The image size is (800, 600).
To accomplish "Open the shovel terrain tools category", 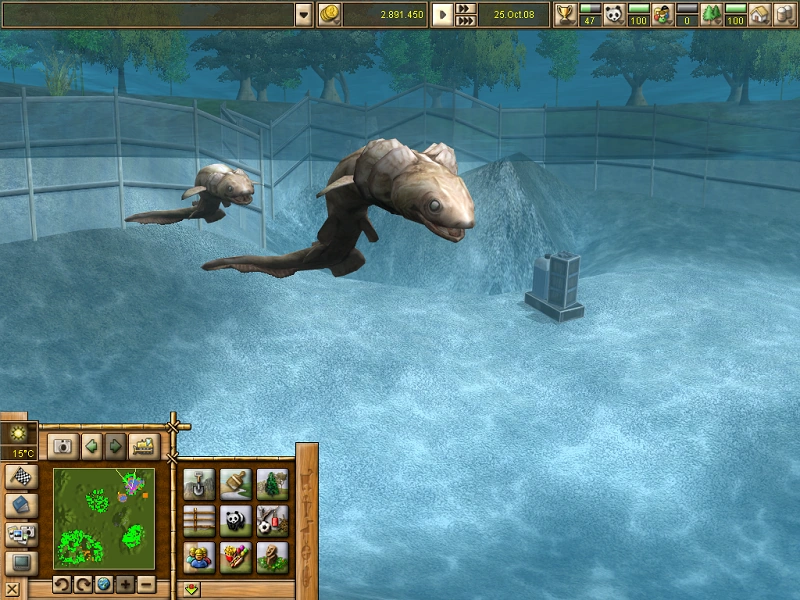I will coord(199,484).
